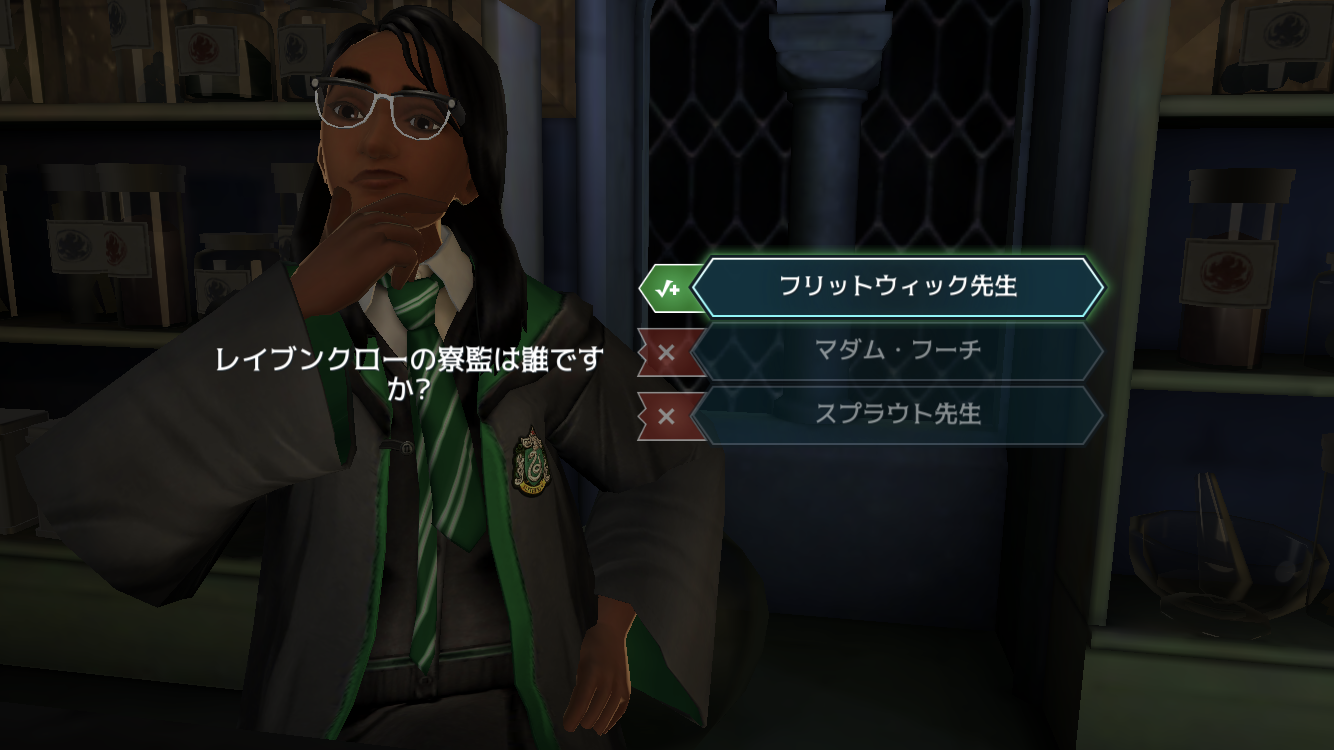This screenshot has height=750, width=1334.
Task: Pick the スプラウト先生 answer option
Action: pyautogui.click(x=897, y=414)
